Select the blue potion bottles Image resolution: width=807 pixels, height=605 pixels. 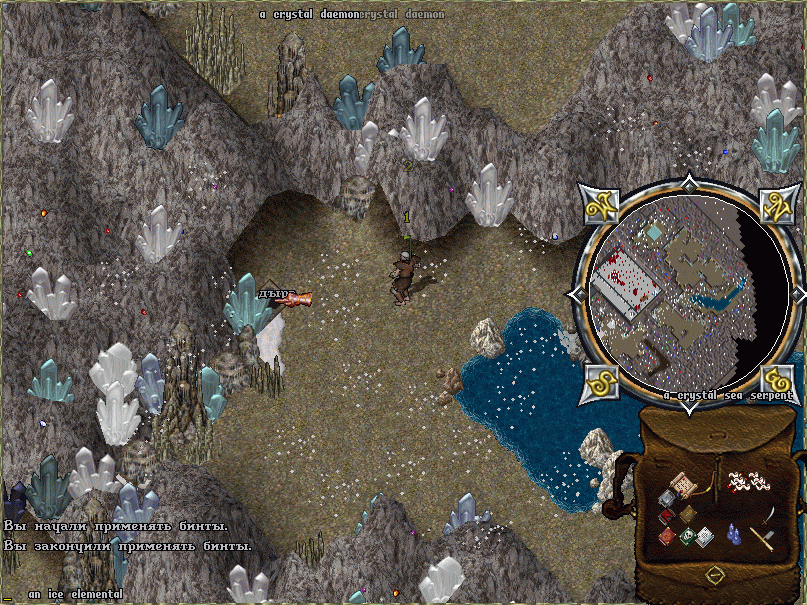[x=735, y=534]
